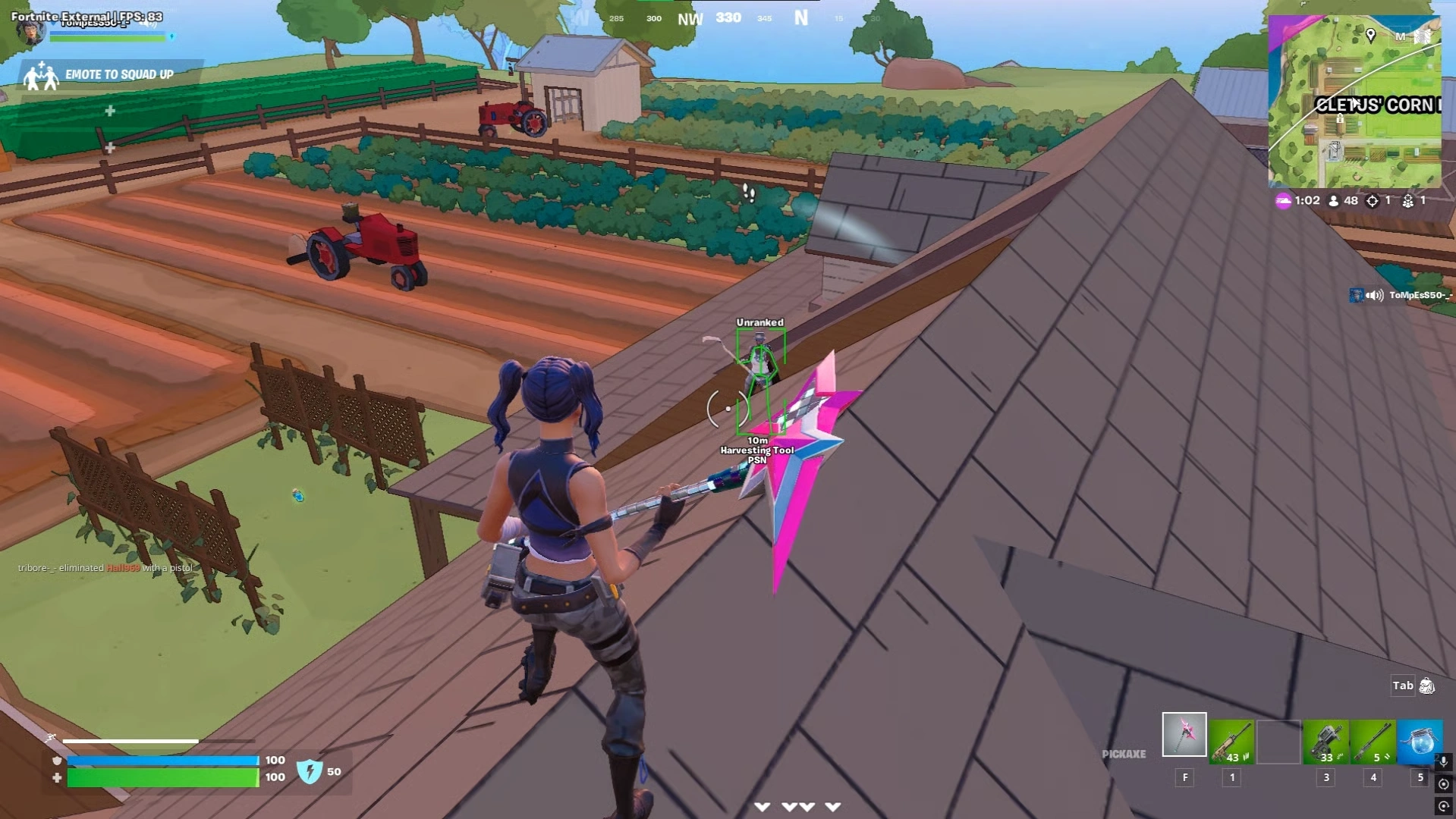Expand the downward chevrons at screen bottom center
The width and height of the screenshot is (1456, 819).
coord(796,807)
